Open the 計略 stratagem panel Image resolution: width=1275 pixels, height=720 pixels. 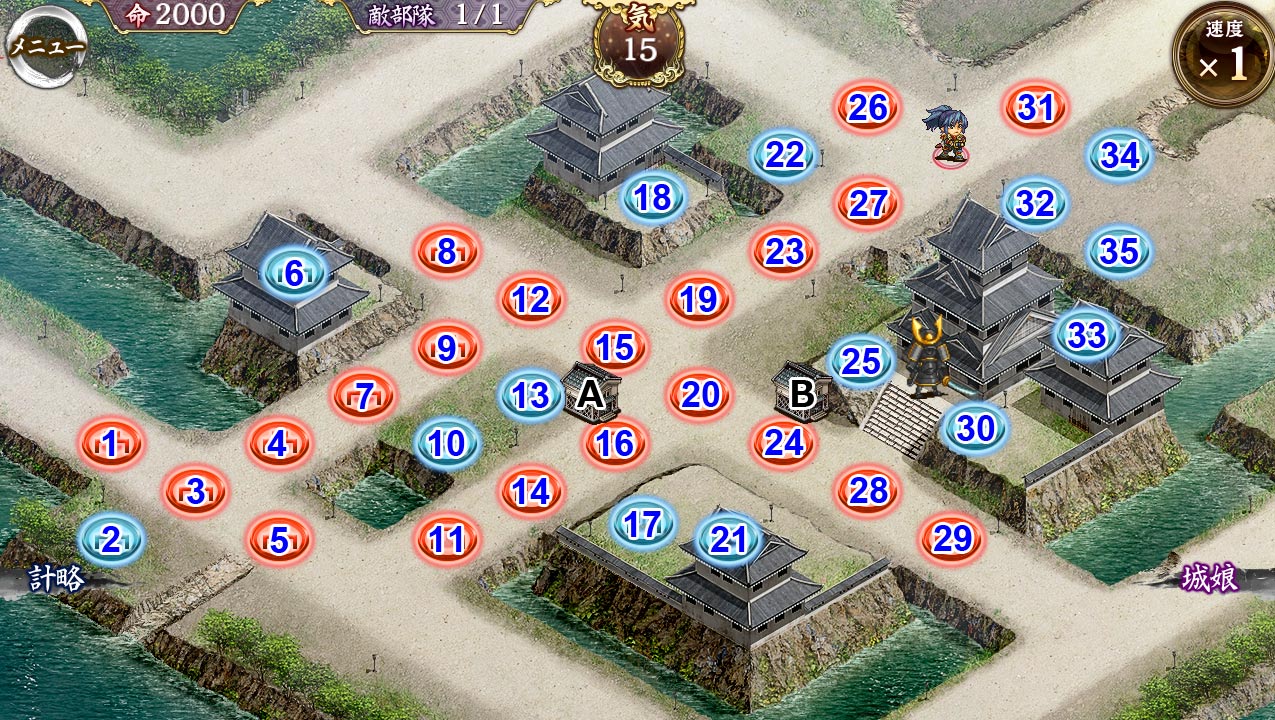56,578
